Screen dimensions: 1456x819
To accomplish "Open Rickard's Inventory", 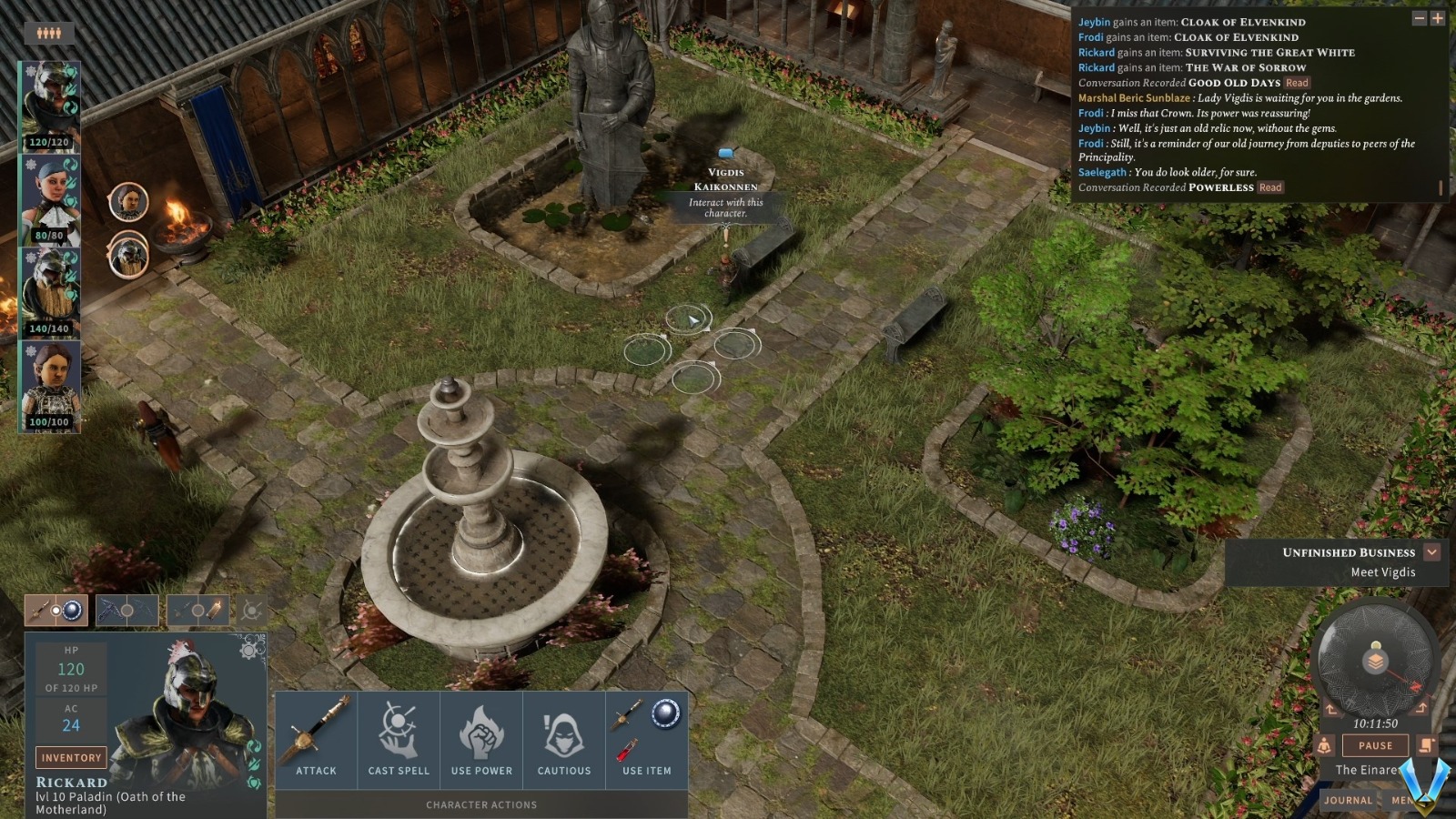I will tap(71, 757).
